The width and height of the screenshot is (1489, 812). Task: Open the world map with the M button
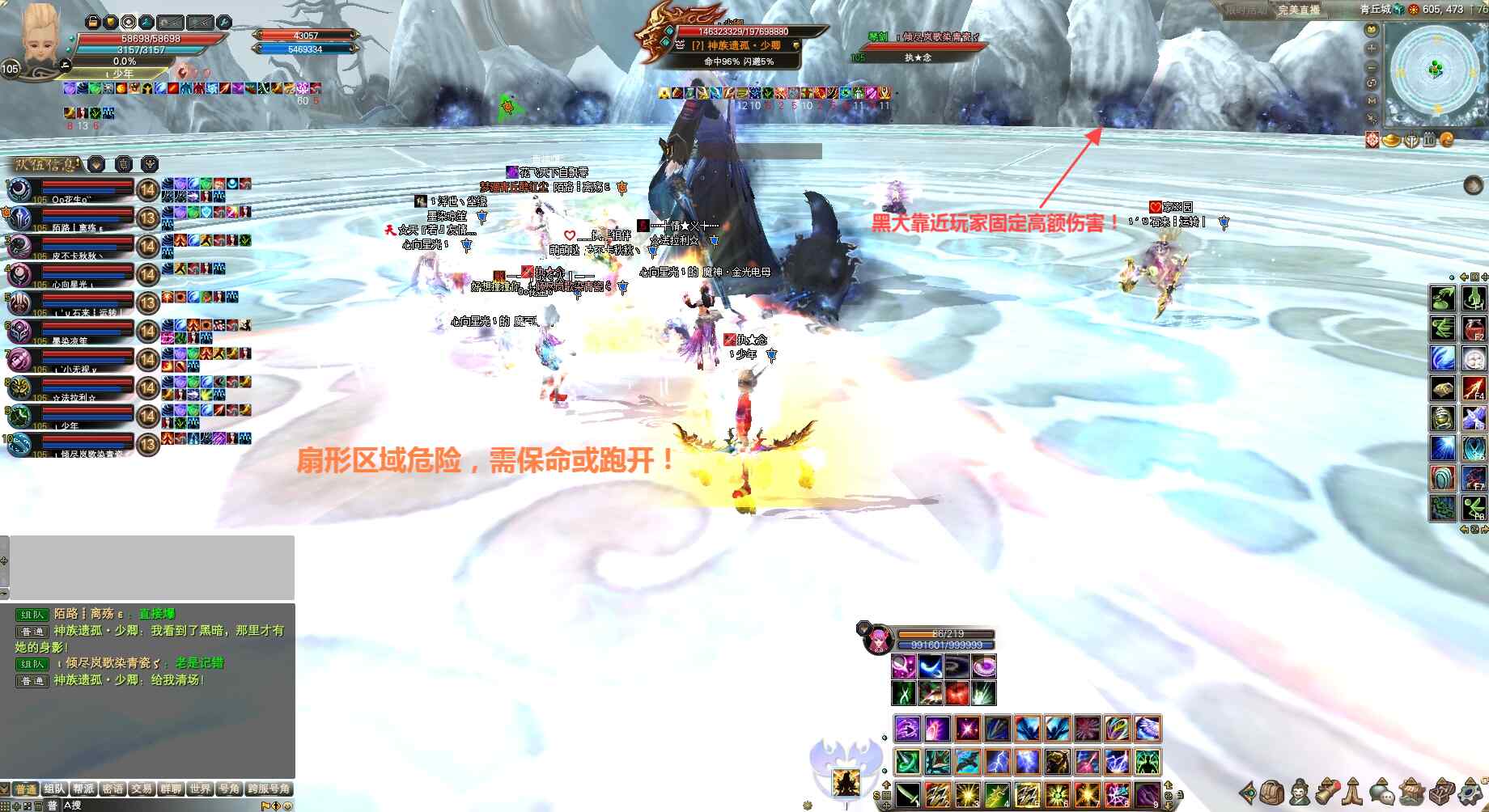pos(1372,100)
